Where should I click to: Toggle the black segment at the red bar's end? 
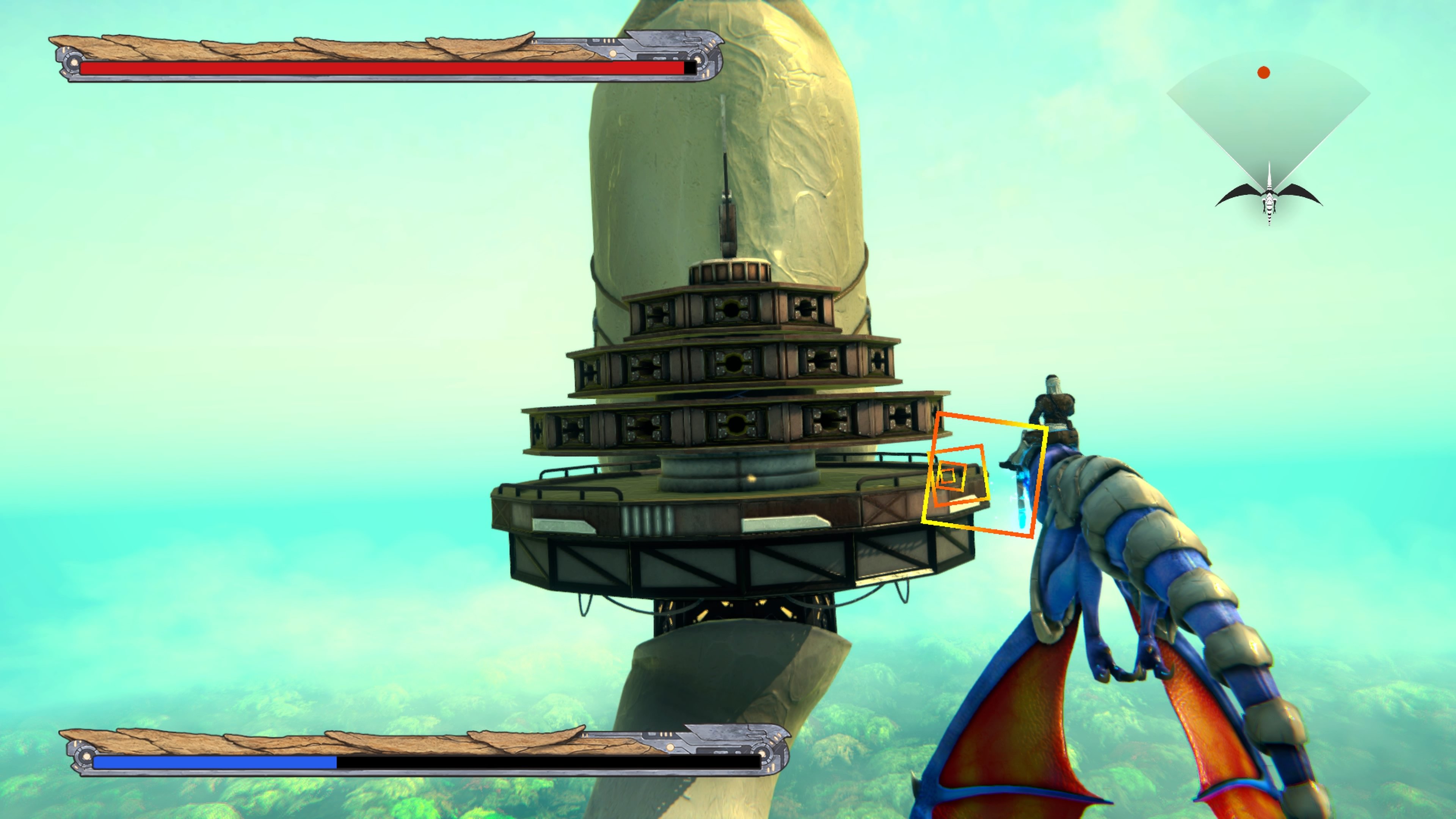[690, 68]
